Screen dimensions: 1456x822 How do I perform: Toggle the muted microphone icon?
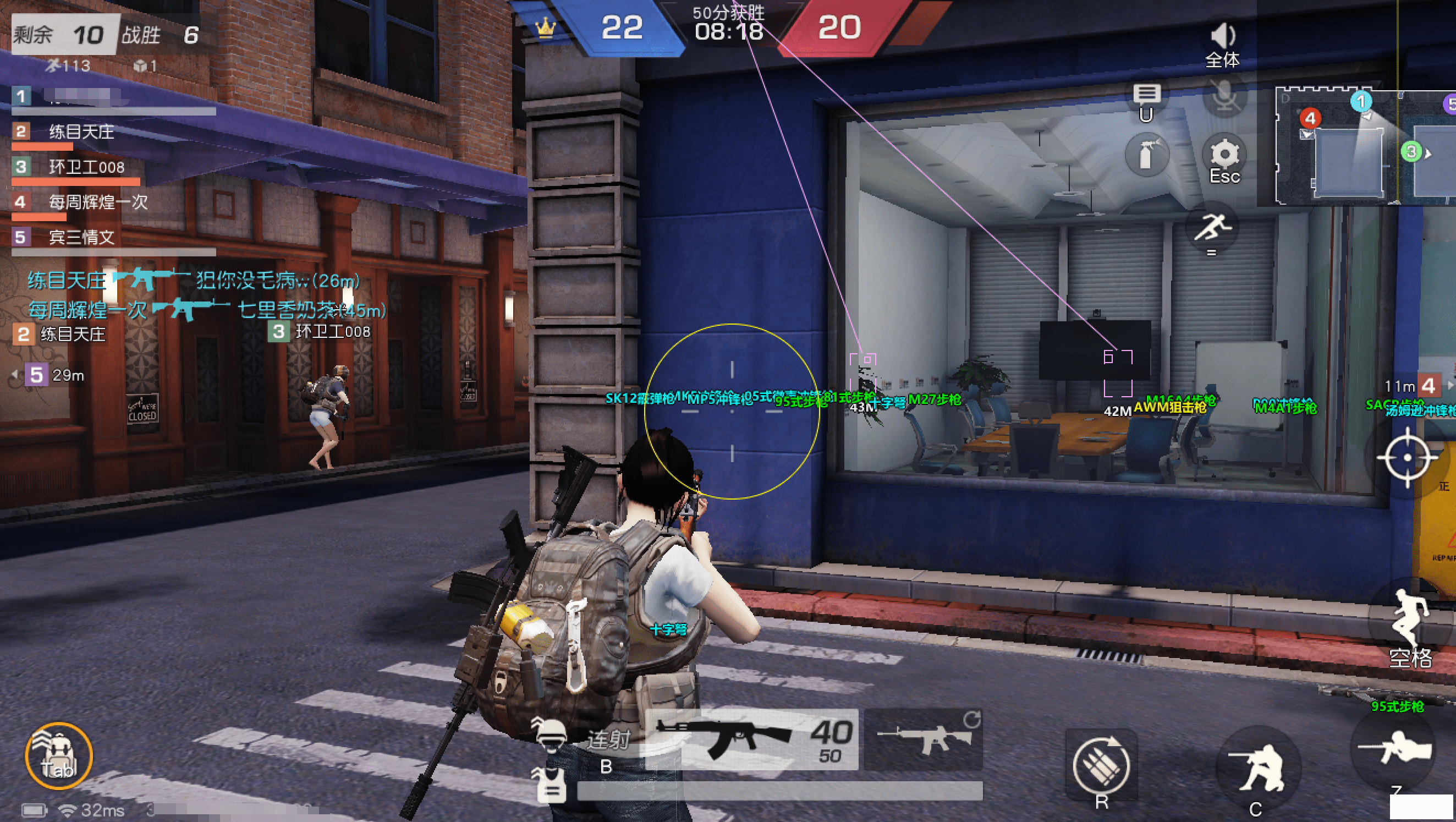coord(1224,96)
